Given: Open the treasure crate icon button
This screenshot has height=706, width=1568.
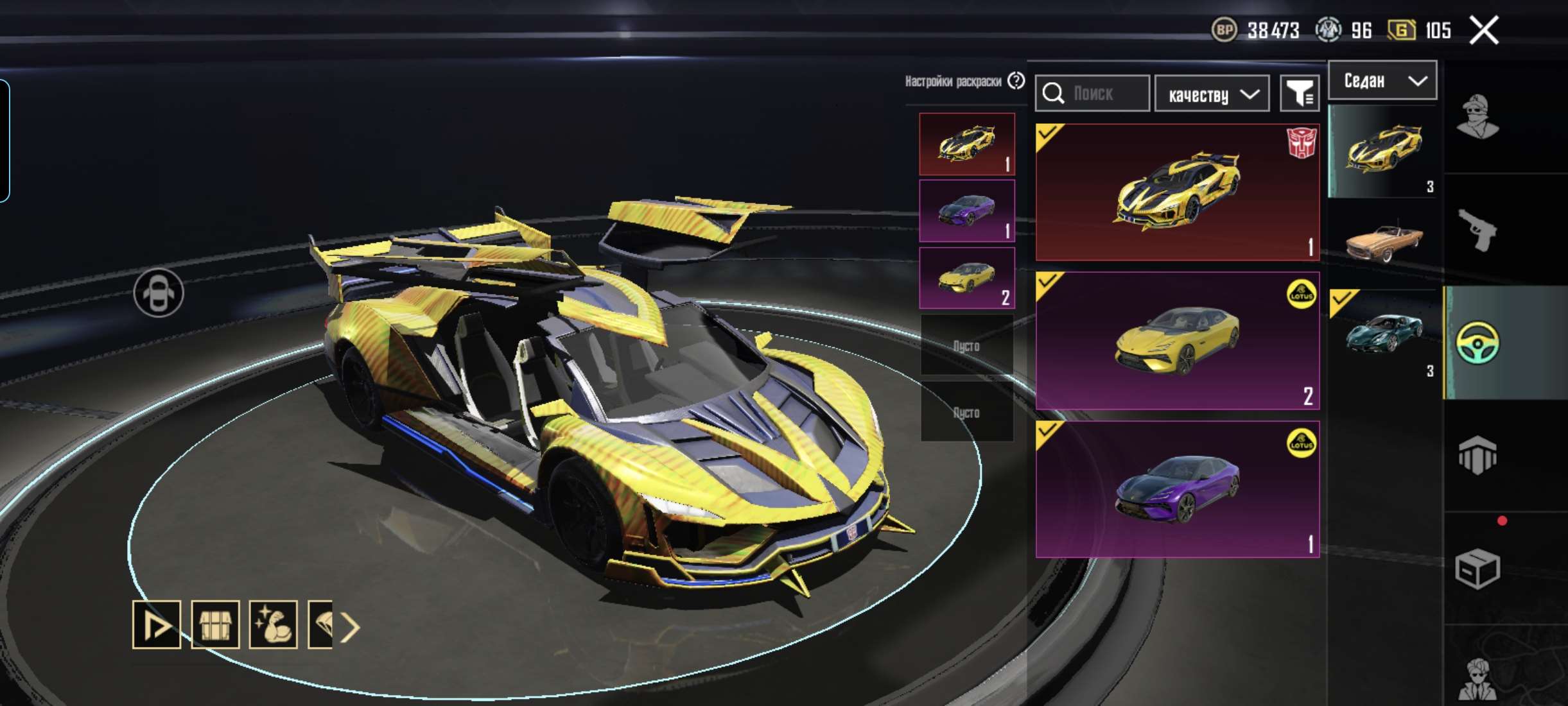Looking at the screenshot, I should 215,625.
